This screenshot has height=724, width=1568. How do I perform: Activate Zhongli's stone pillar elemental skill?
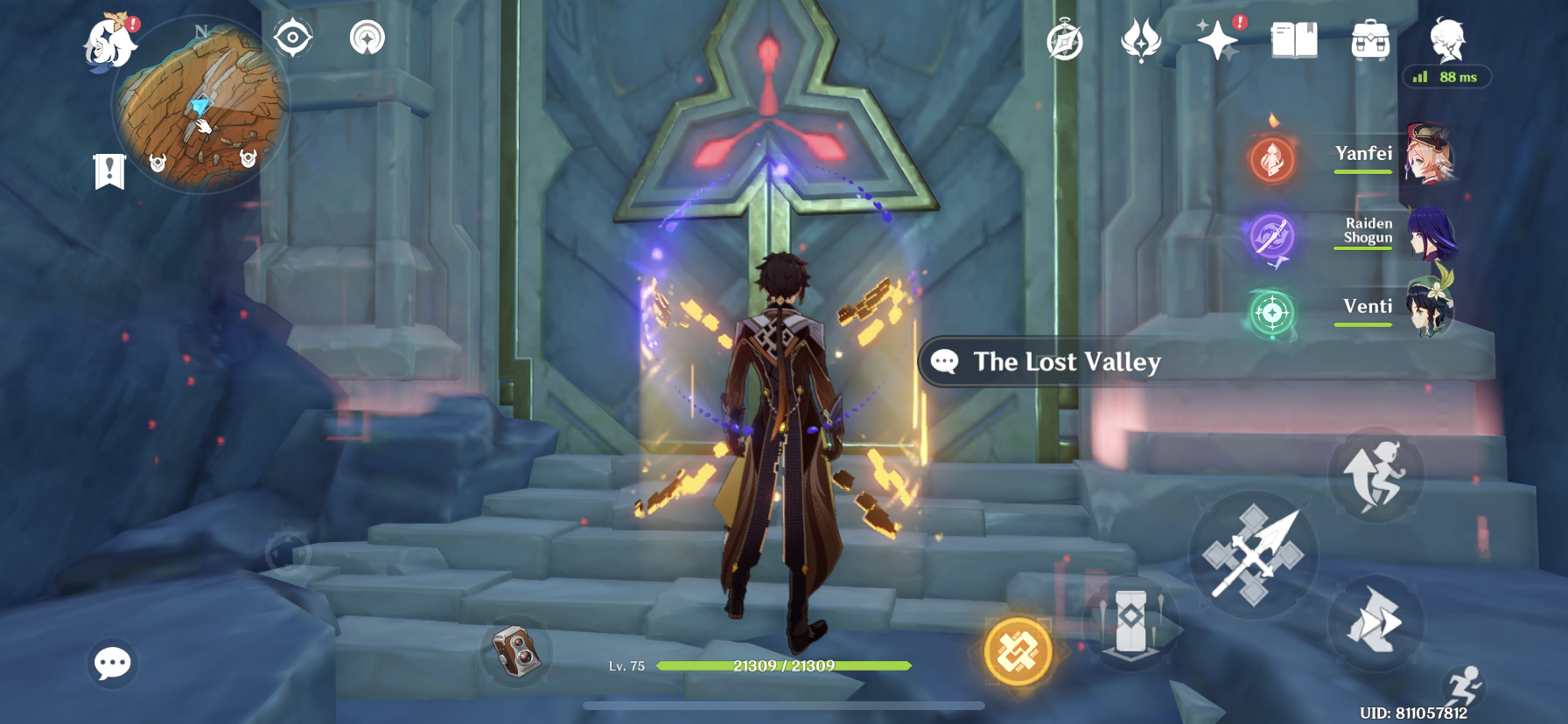pyautogui.click(x=1131, y=623)
